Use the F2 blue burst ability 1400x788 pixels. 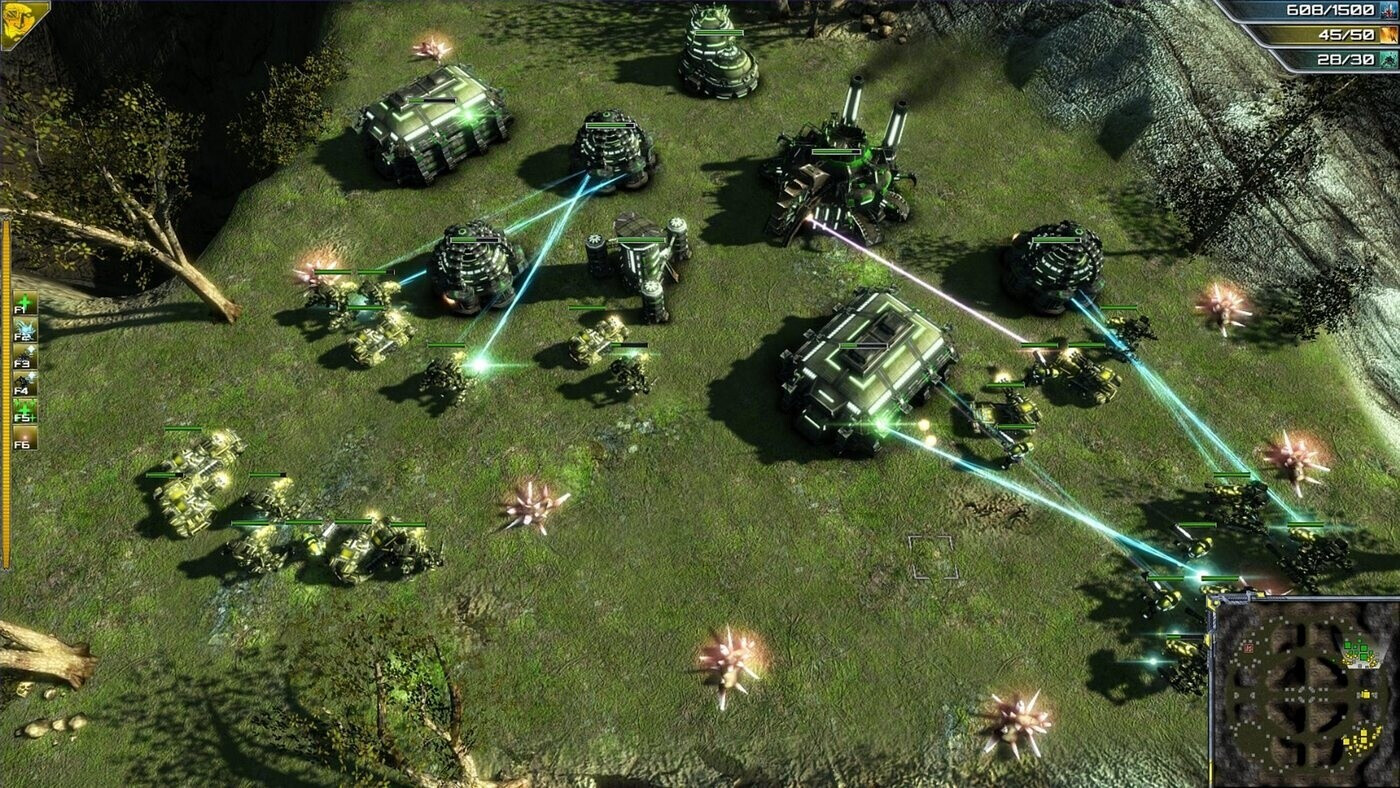[x=25, y=330]
